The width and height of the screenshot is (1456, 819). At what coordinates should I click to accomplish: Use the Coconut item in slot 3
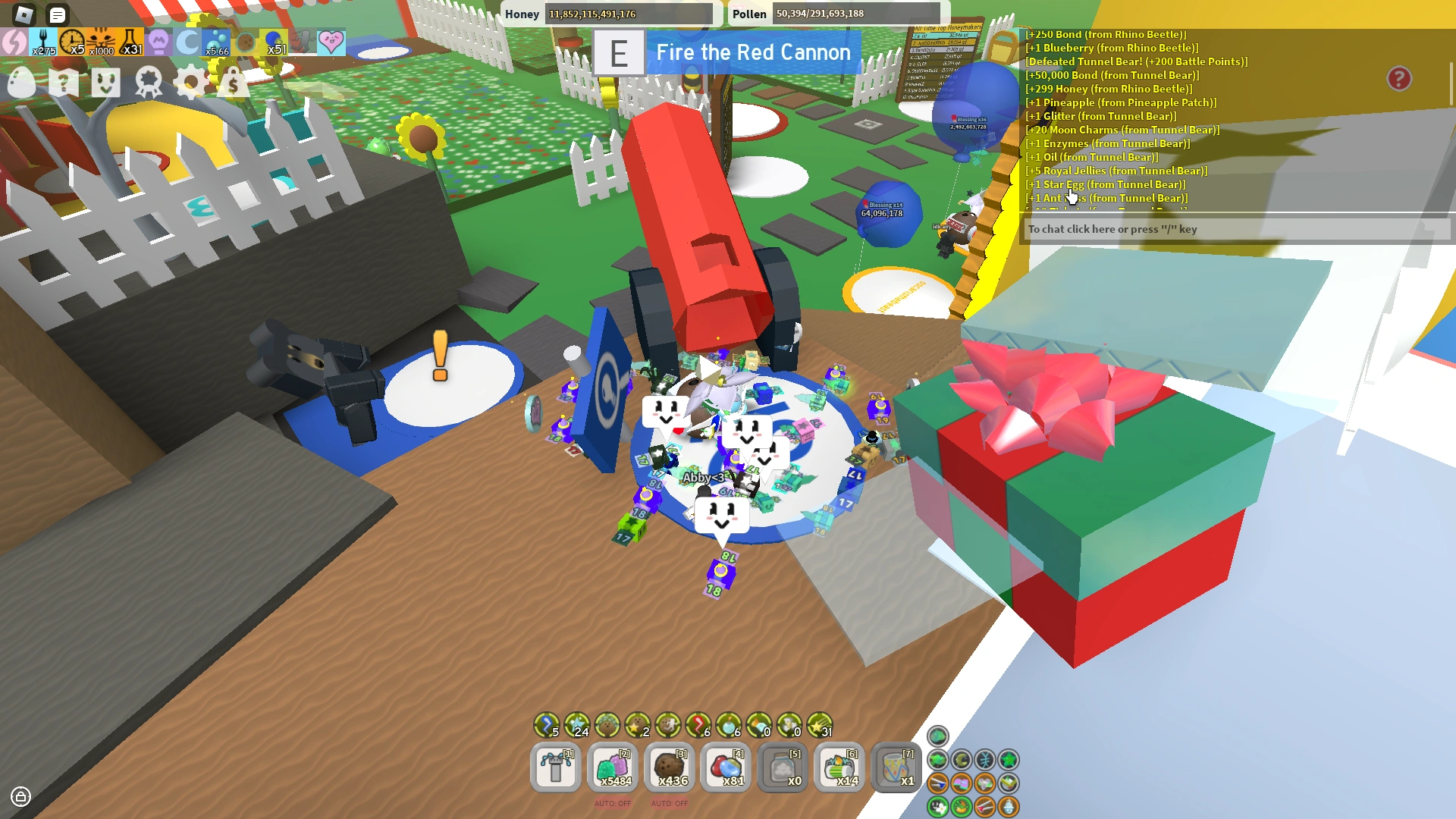(670, 767)
